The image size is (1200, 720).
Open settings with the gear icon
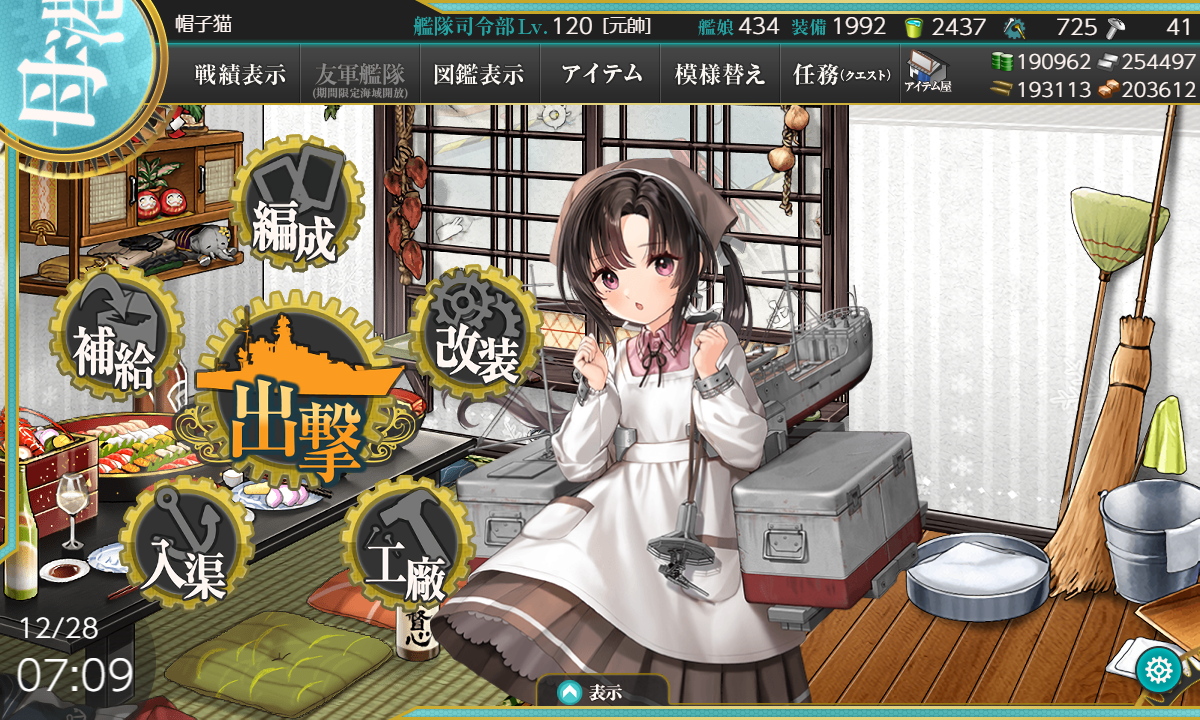click(1161, 668)
